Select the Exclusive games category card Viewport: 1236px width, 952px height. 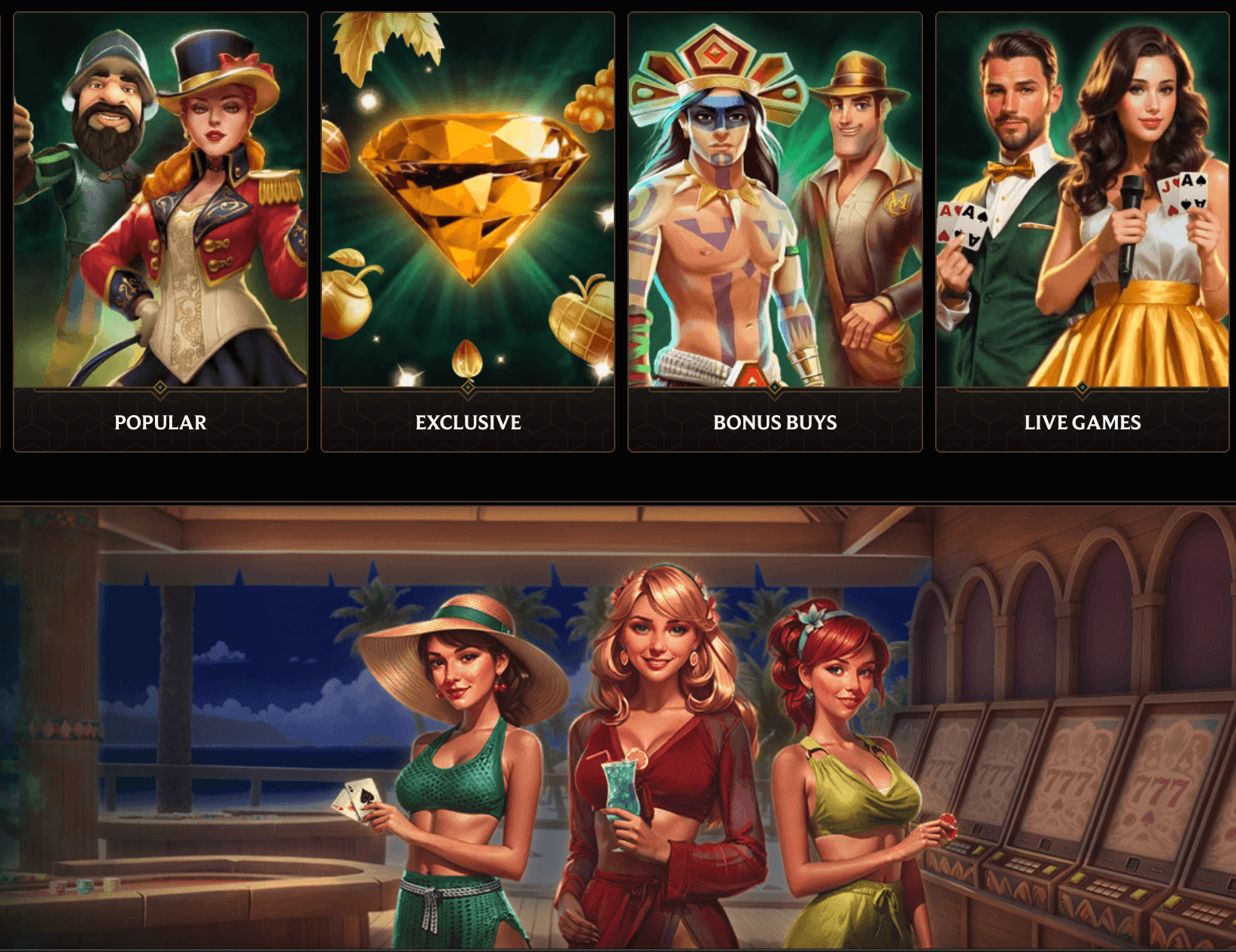point(468,232)
